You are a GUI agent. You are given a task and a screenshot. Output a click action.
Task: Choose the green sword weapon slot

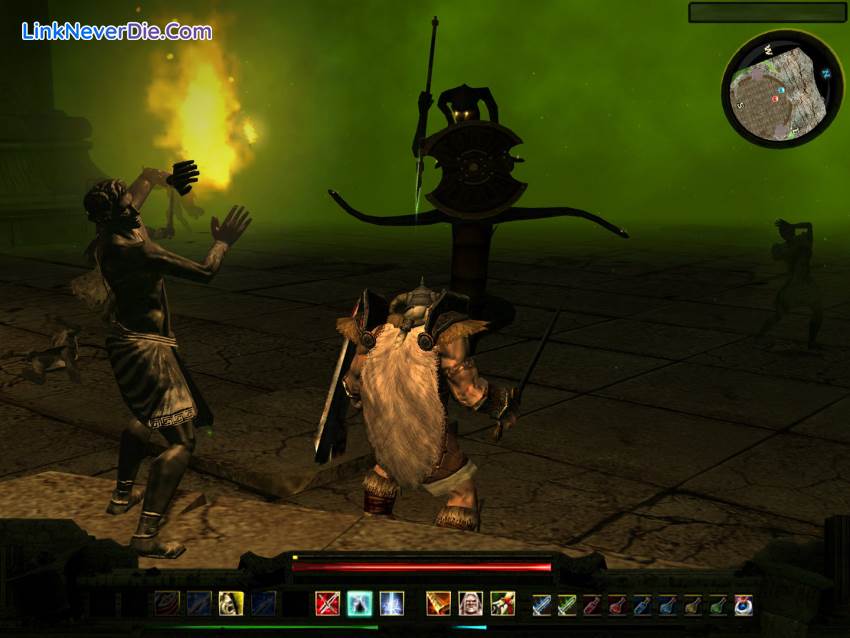point(567,604)
